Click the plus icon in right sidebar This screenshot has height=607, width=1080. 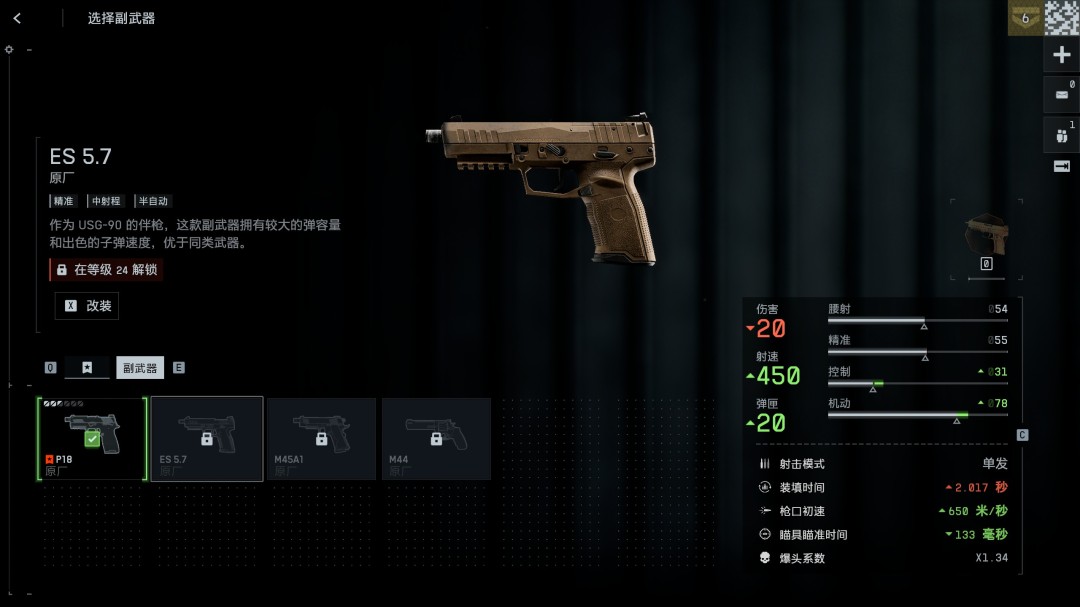click(1061, 55)
